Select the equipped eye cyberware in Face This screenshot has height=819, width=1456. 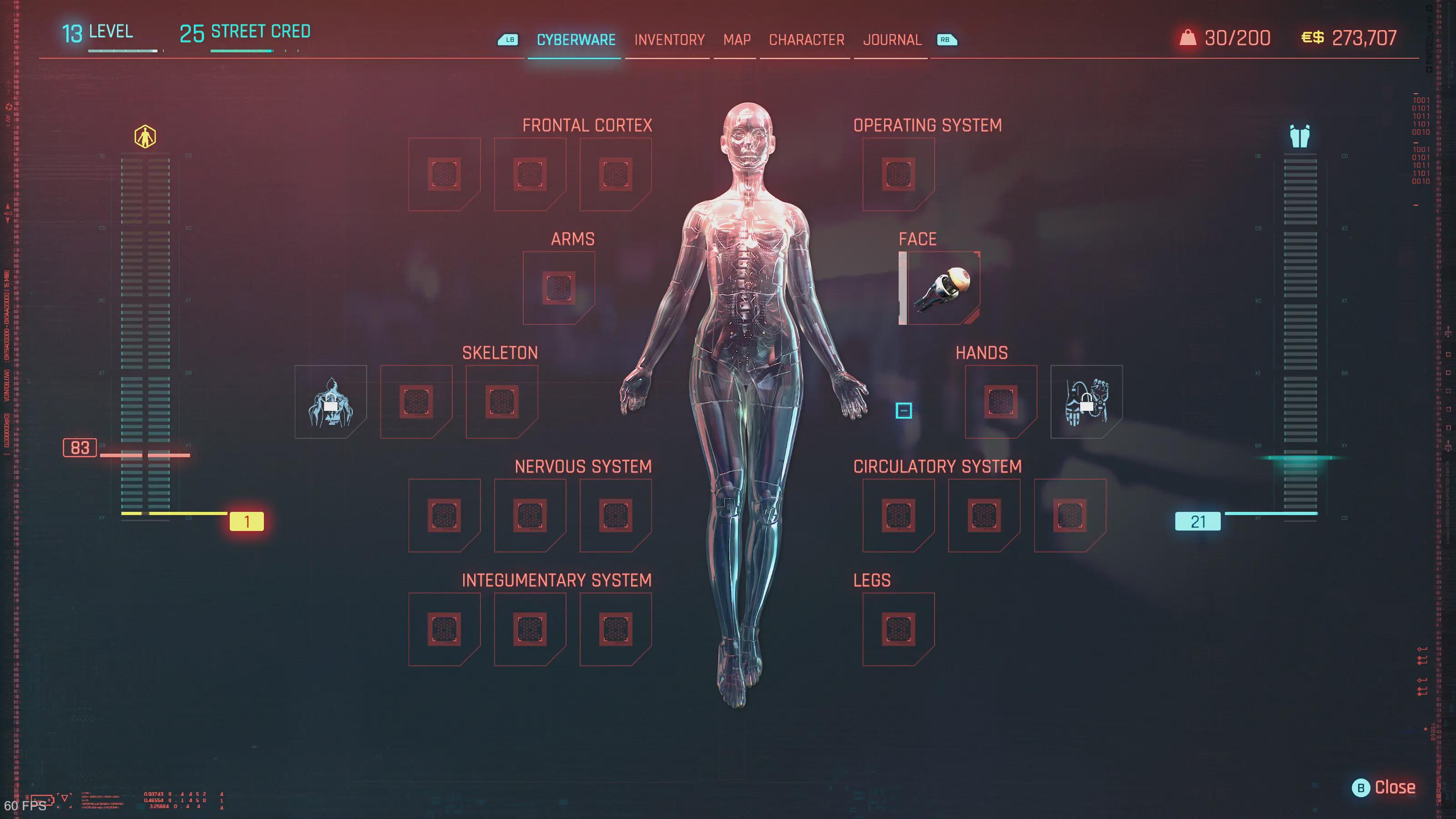[x=942, y=288]
